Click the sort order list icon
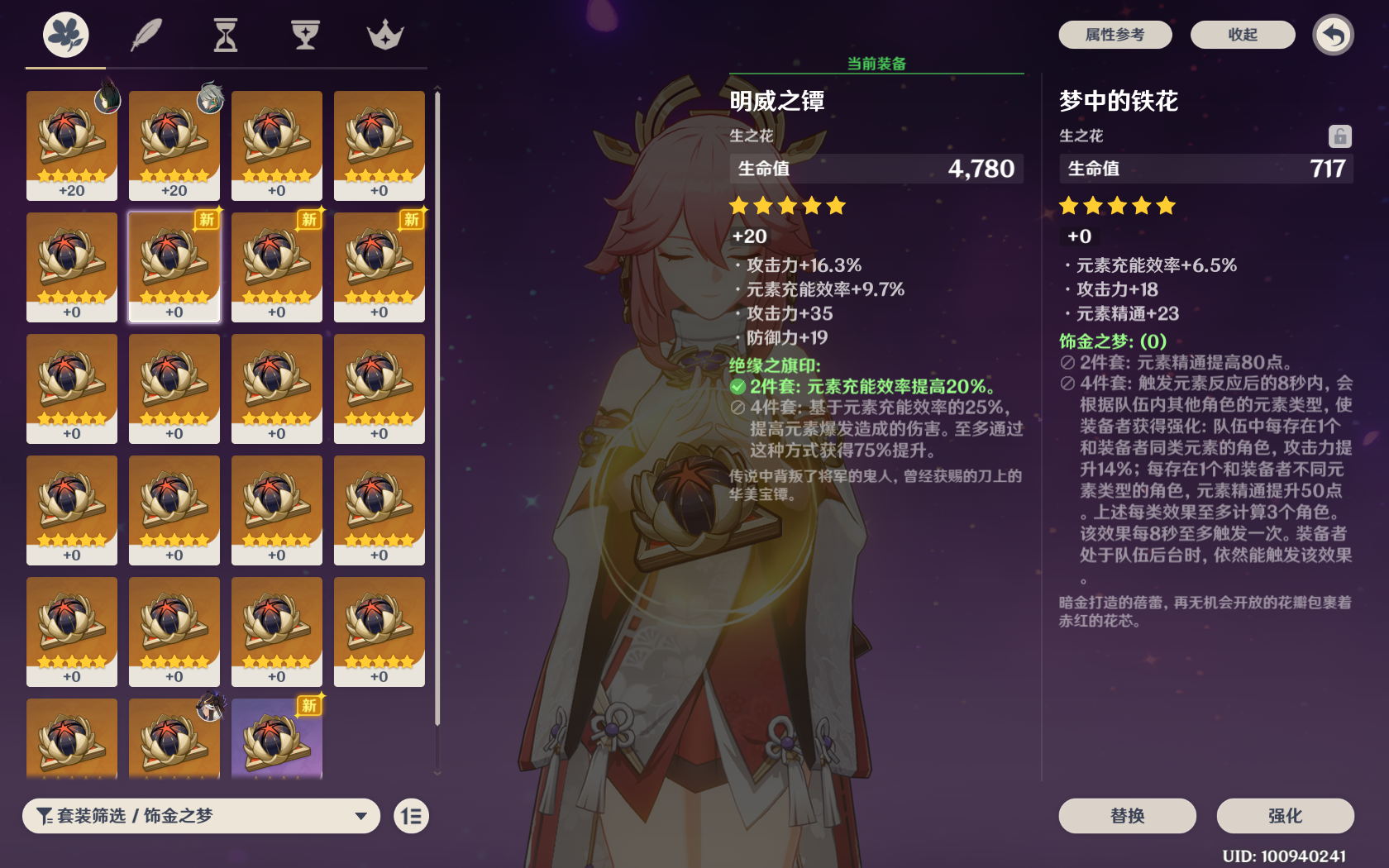Screen dimensions: 1389x868 (411, 817)
